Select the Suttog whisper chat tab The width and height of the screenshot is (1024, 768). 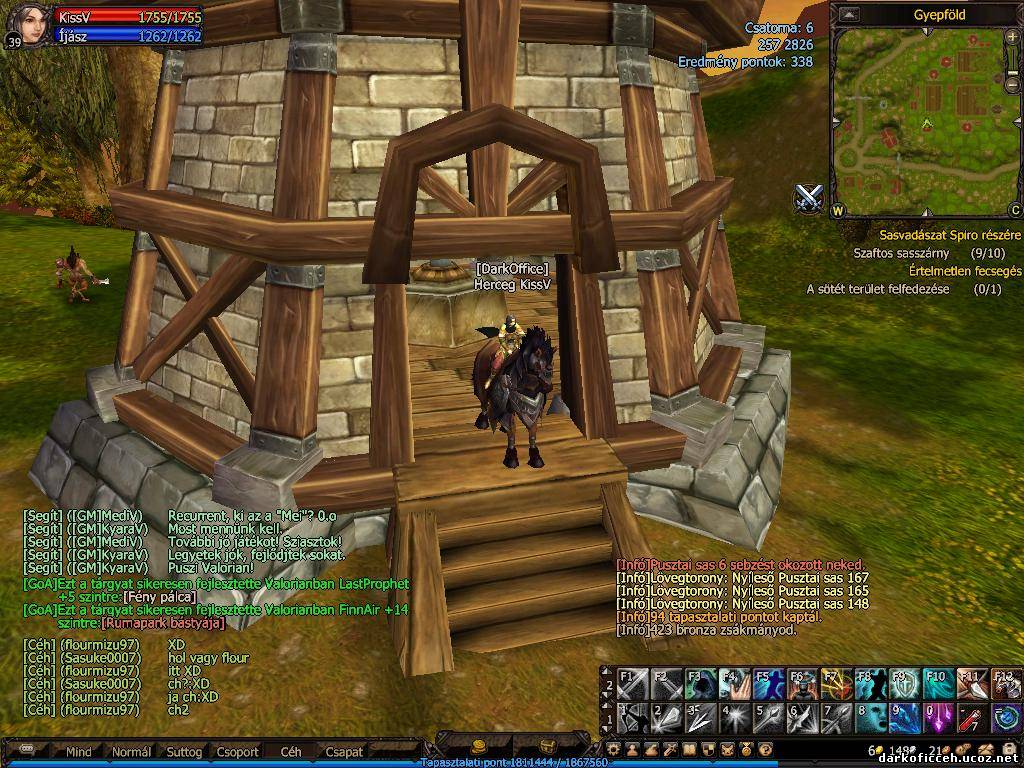click(x=184, y=751)
